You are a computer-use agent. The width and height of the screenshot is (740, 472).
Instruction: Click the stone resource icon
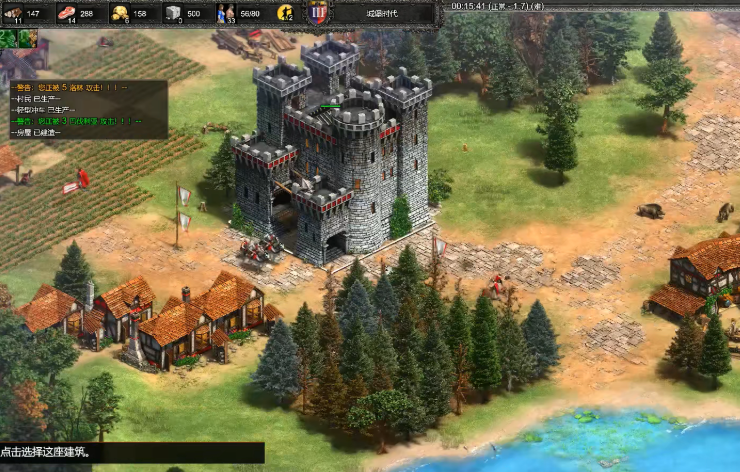pyautogui.click(x=173, y=13)
